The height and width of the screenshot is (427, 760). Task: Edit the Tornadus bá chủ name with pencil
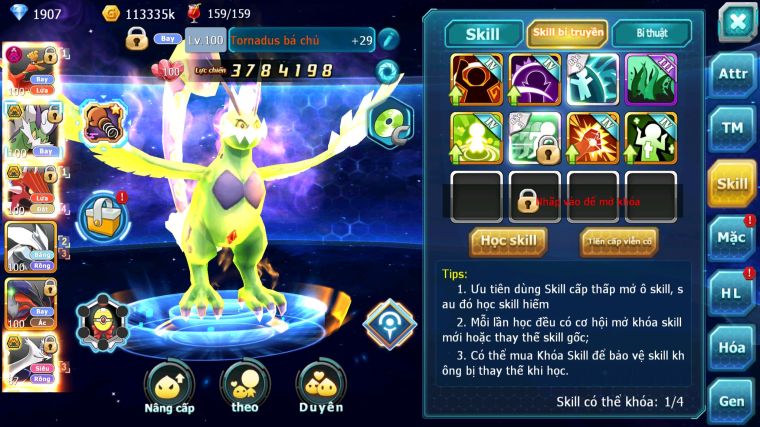[x=388, y=40]
